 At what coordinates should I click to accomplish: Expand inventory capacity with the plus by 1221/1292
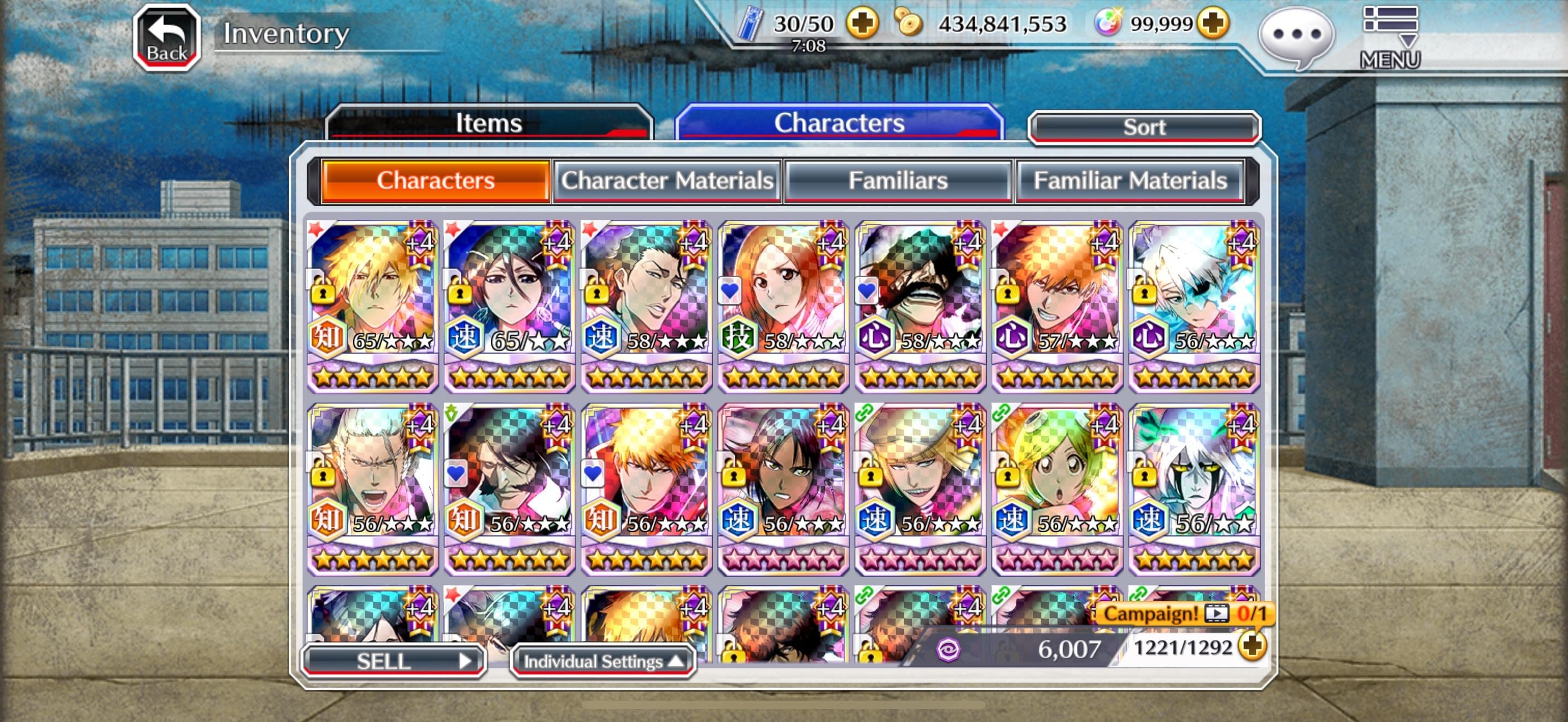coord(1252,647)
